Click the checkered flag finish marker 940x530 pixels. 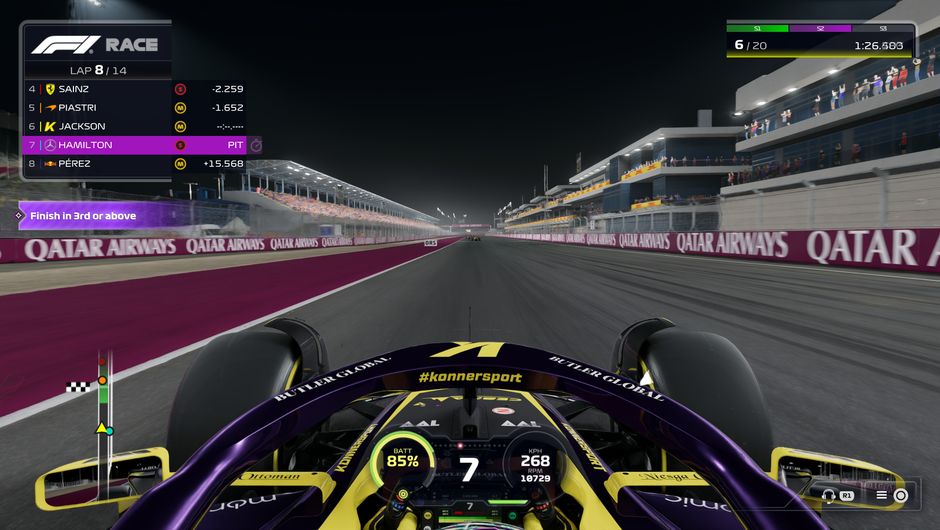pos(78,387)
